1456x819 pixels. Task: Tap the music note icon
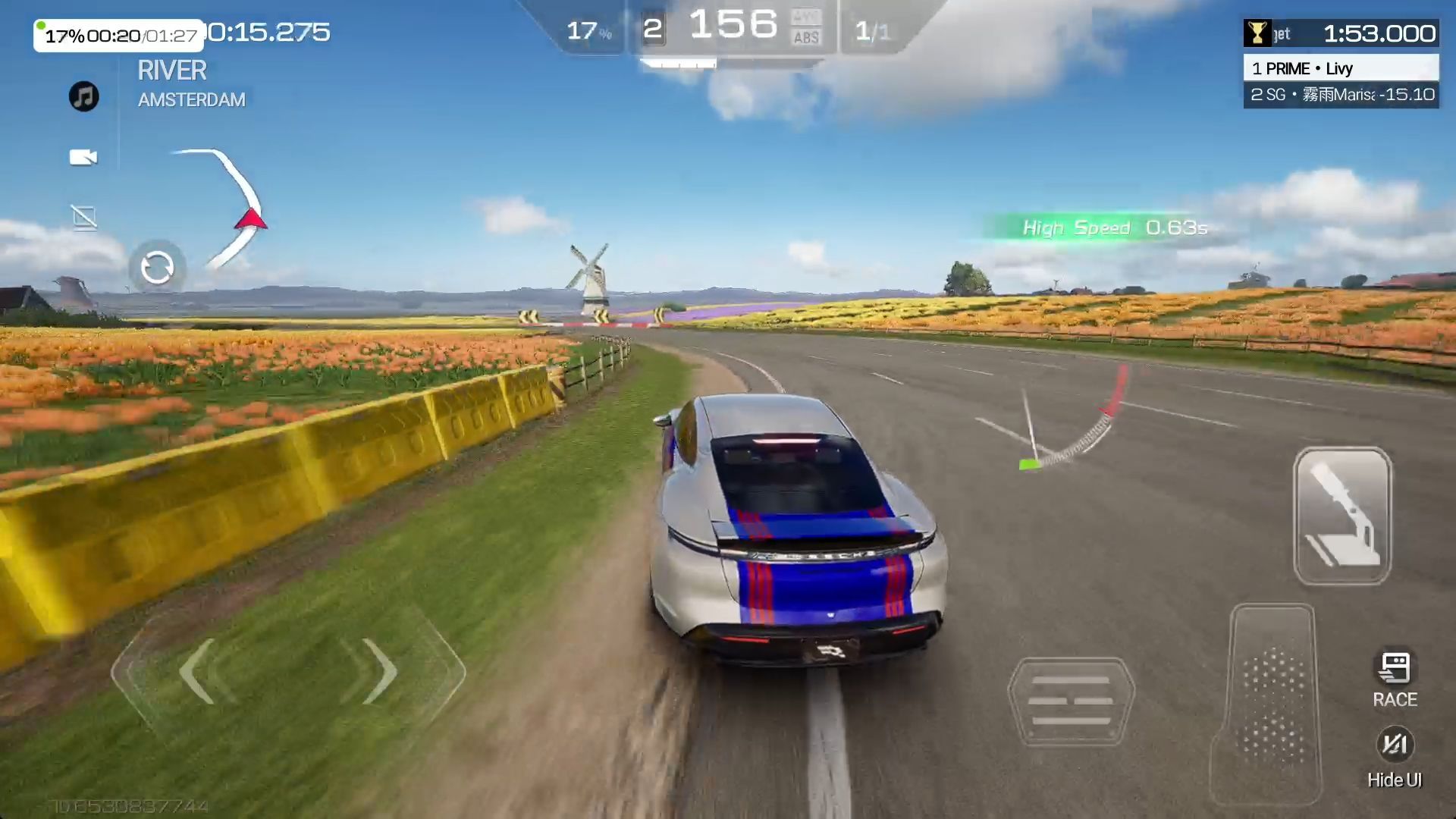[x=84, y=96]
